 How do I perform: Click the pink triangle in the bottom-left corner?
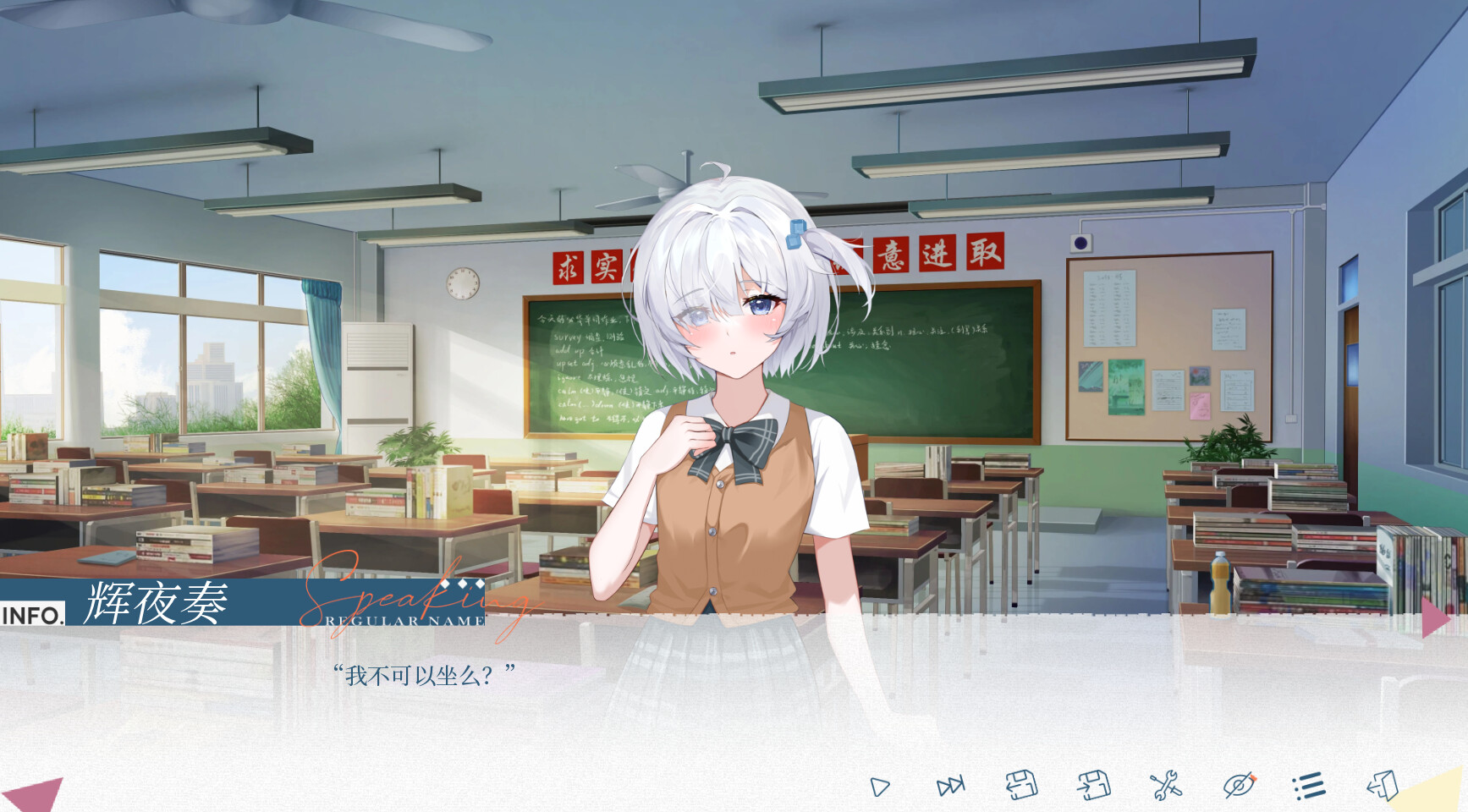point(36,793)
